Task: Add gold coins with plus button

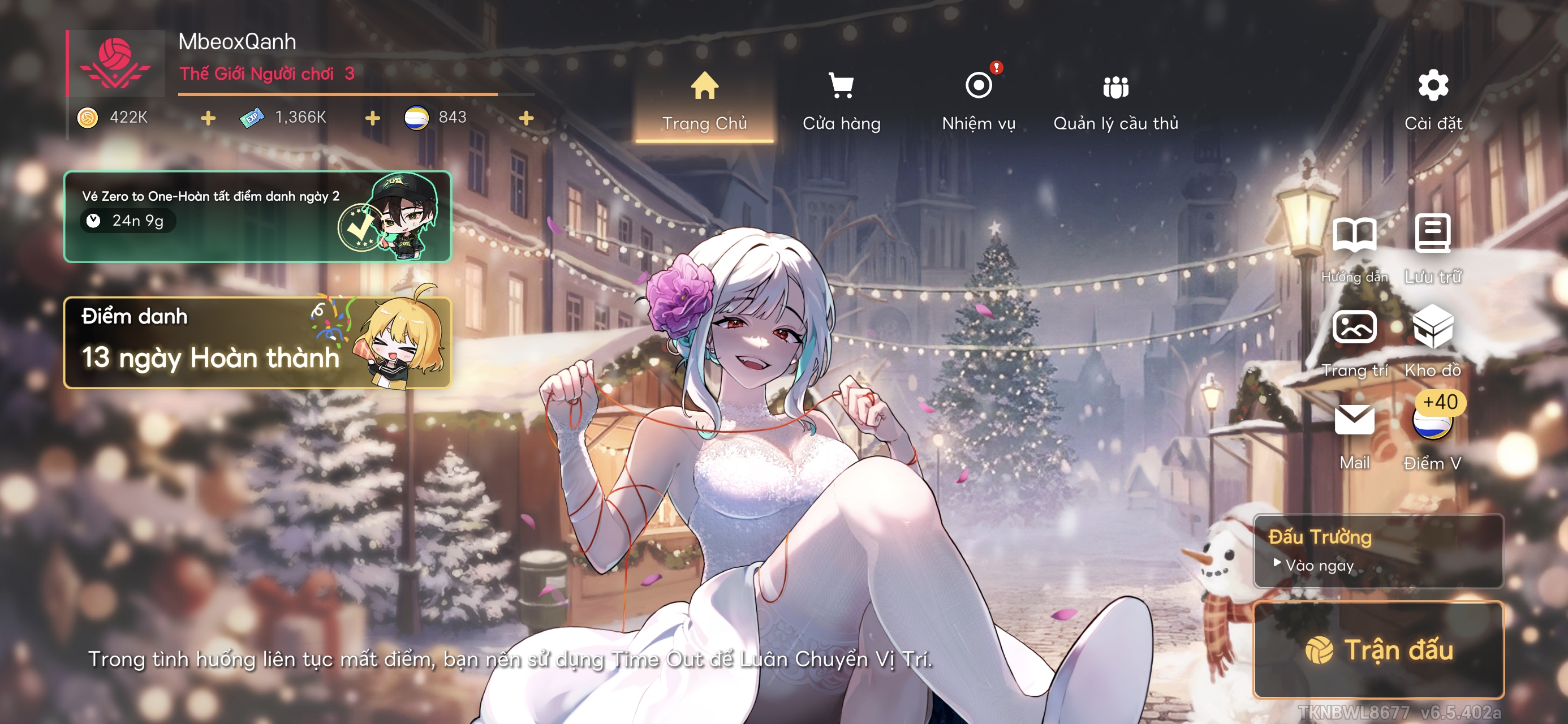Action: [208, 118]
